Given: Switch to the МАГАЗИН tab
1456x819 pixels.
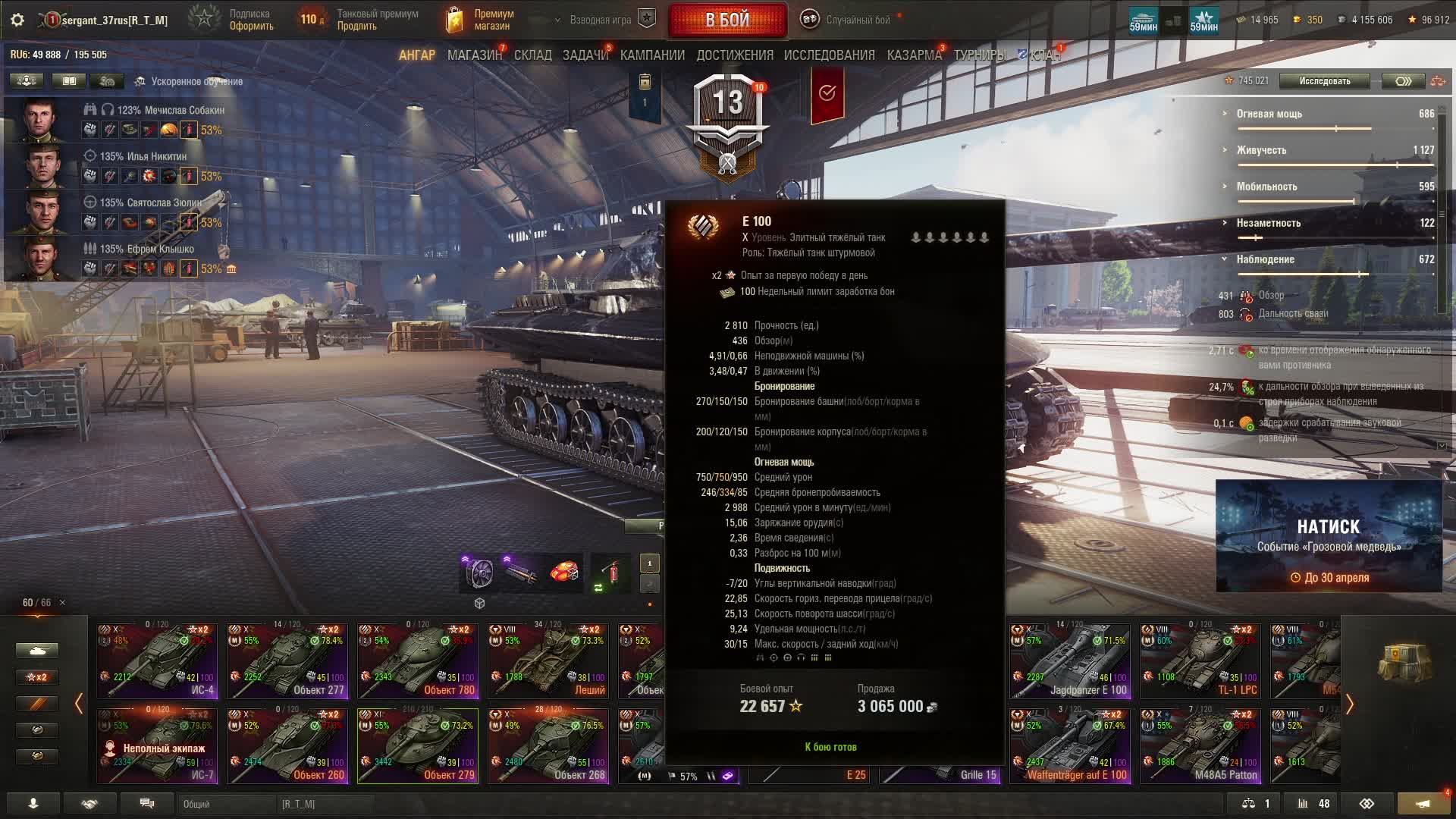Looking at the screenshot, I should [474, 55].
